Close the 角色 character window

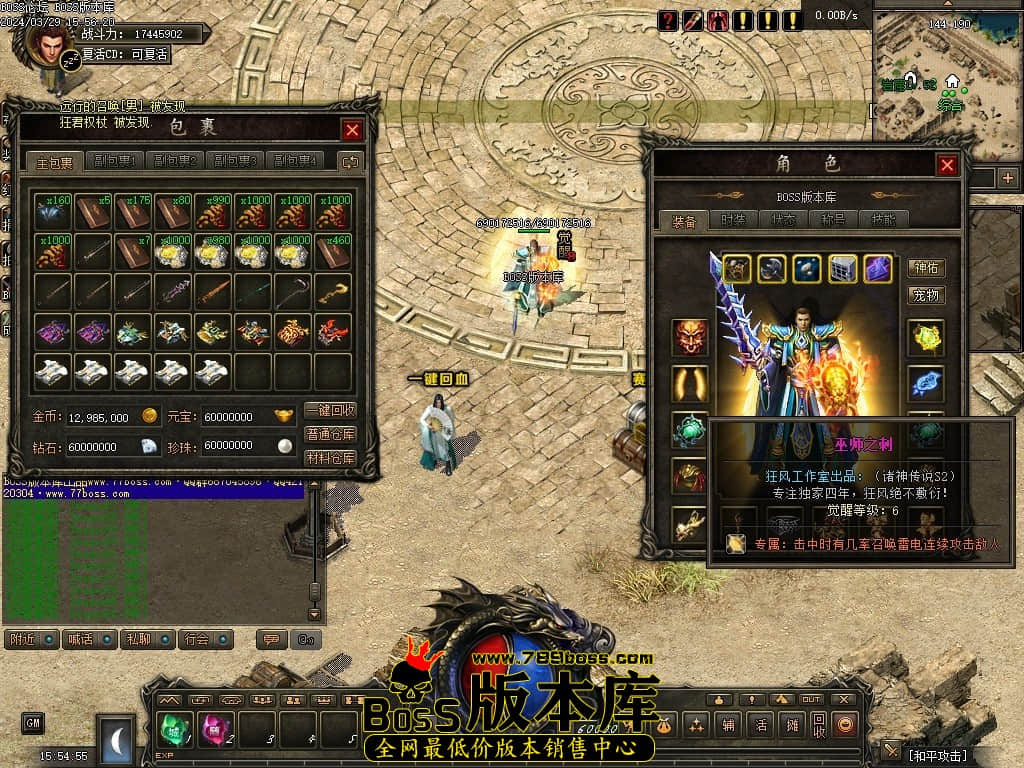[x=947, y=166]
